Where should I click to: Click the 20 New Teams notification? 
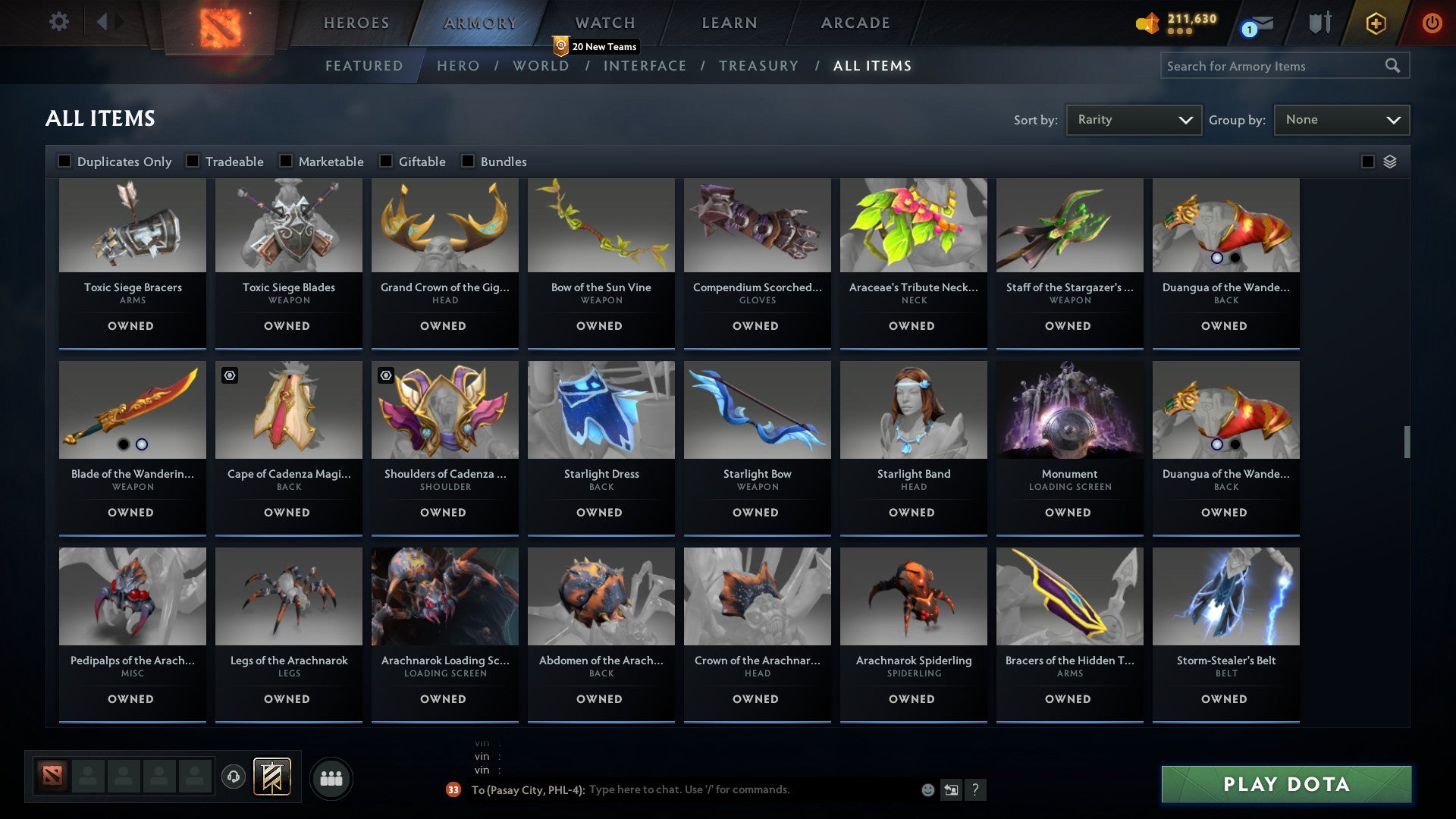coord(598,46)
